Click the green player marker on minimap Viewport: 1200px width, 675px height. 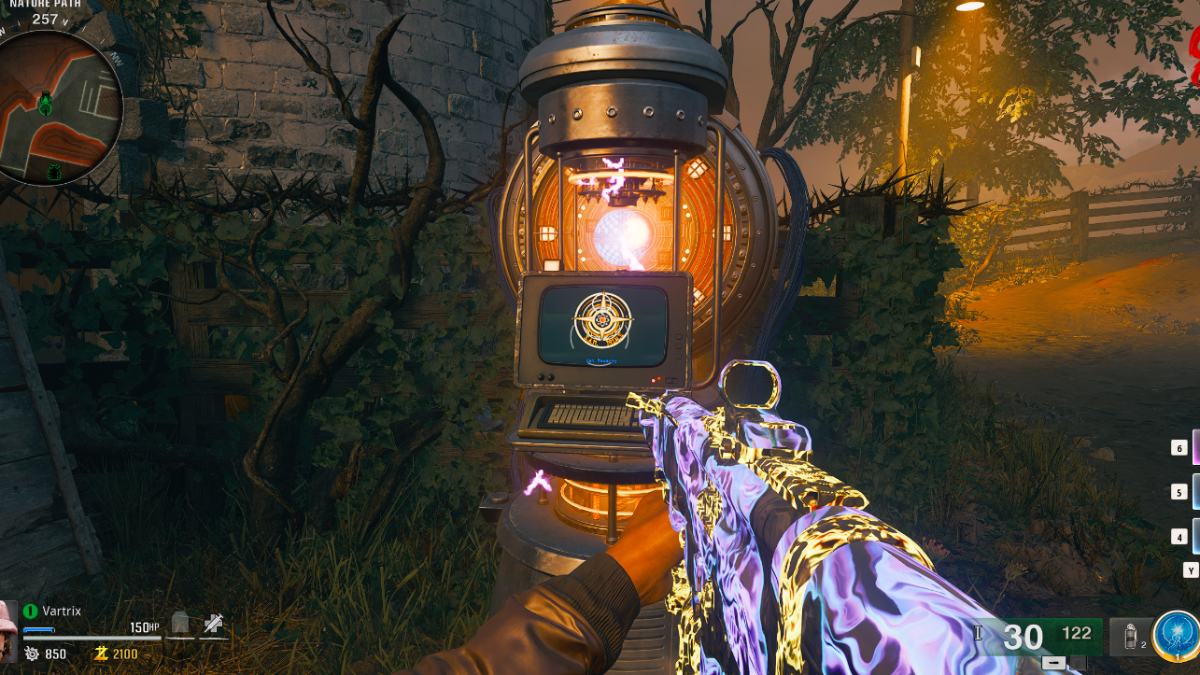[x=45, y=100]
